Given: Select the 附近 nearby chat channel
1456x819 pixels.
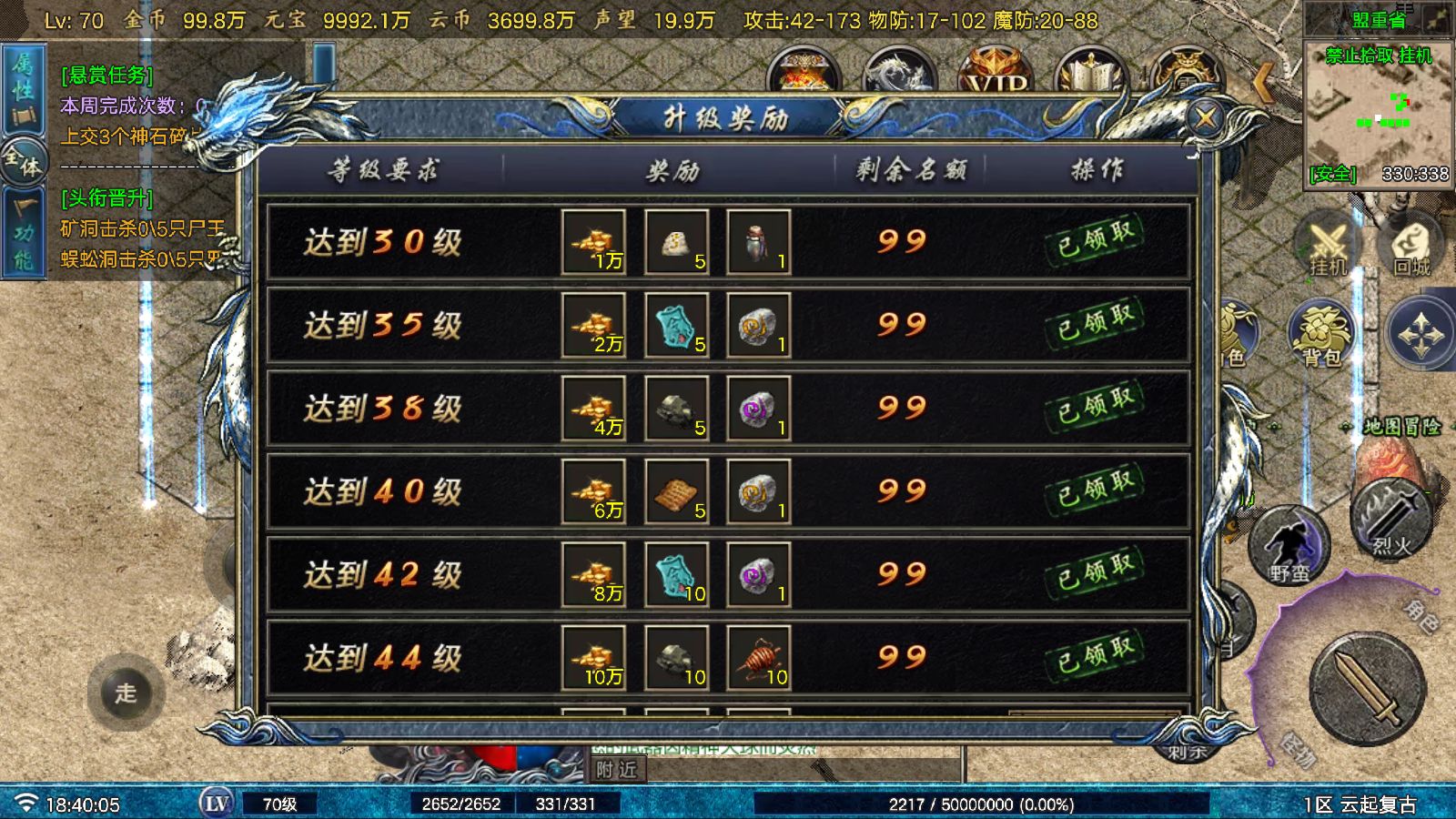Looking at the screenshot, I should point(617,770).
